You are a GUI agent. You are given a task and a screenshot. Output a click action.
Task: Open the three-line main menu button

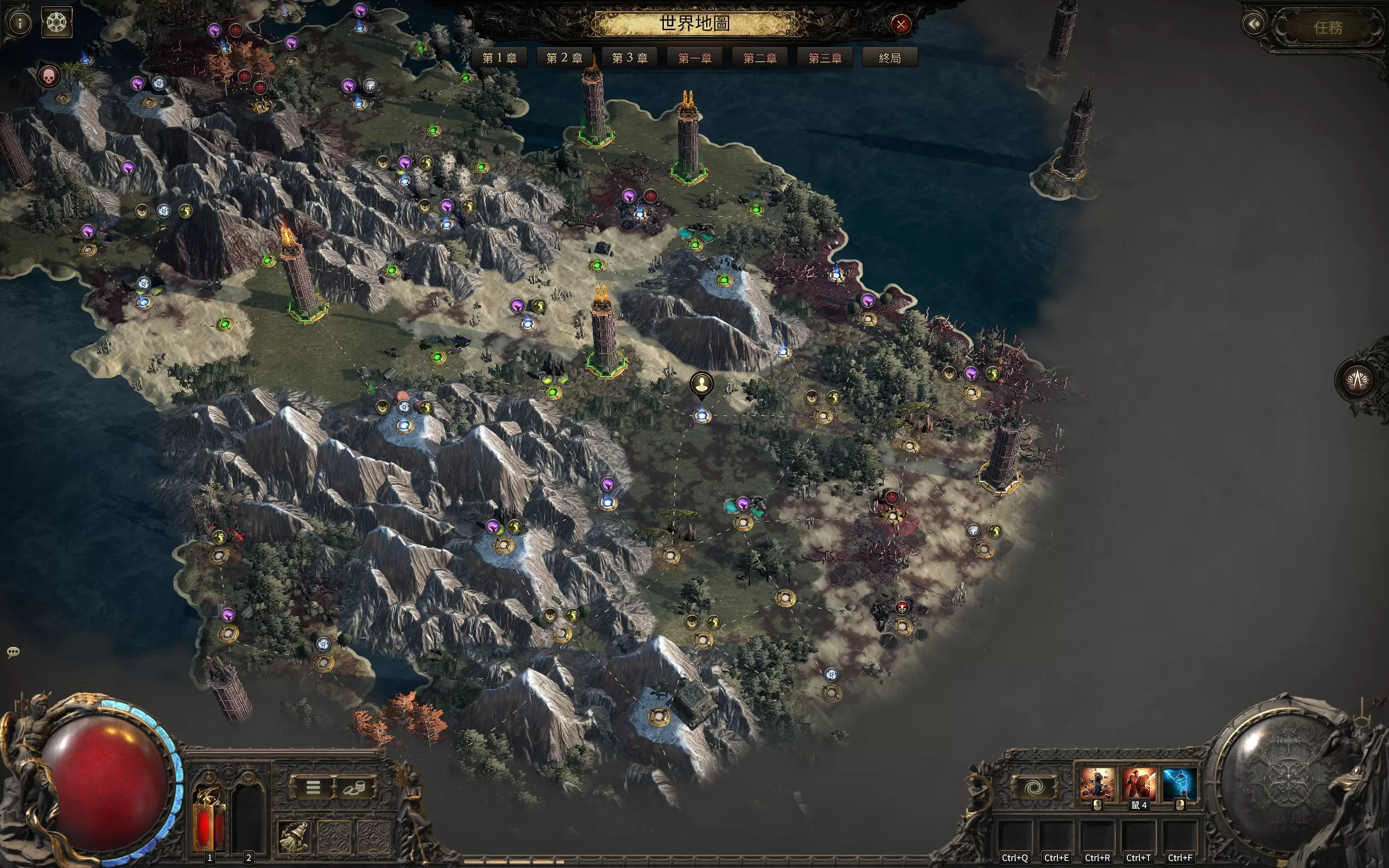313,787
